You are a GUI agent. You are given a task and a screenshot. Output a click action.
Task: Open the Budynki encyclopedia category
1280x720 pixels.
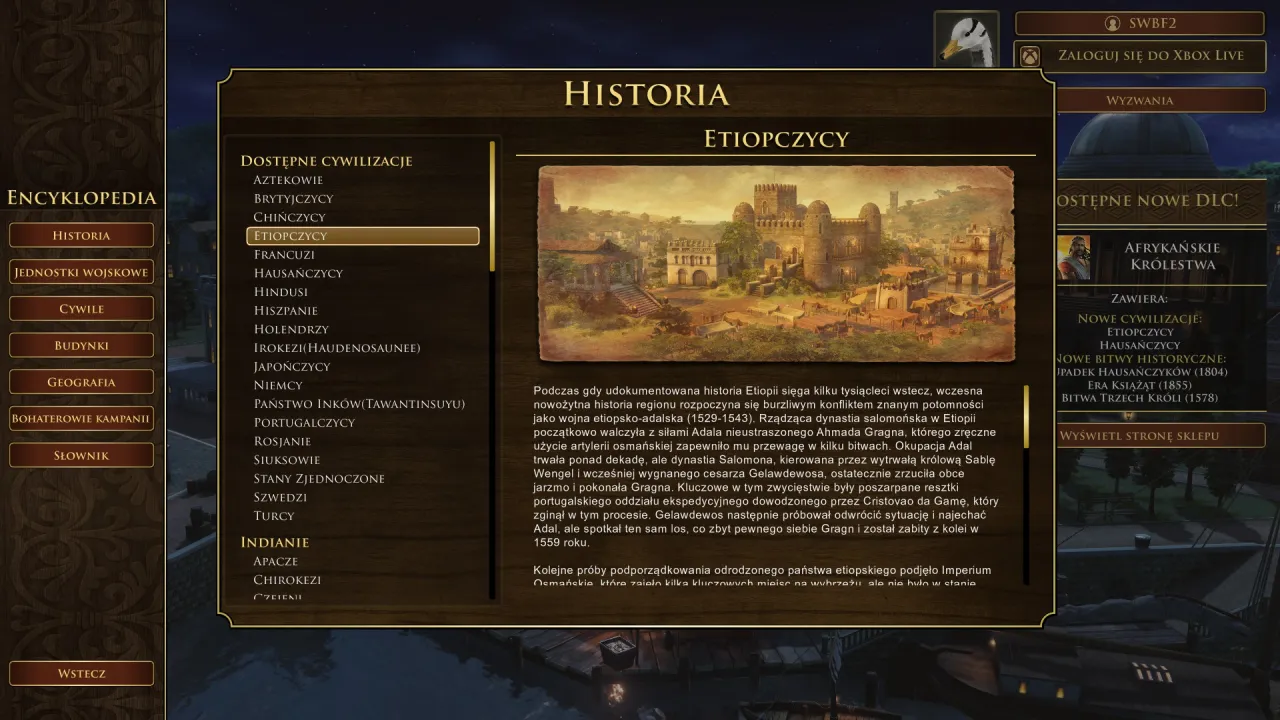coord(81,344)
